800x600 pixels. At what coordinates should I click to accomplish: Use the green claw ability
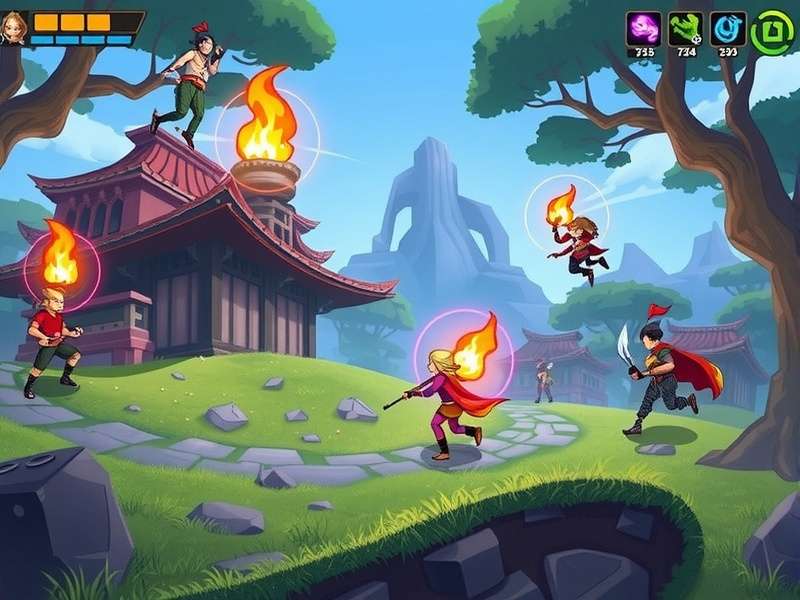point(684,29)
